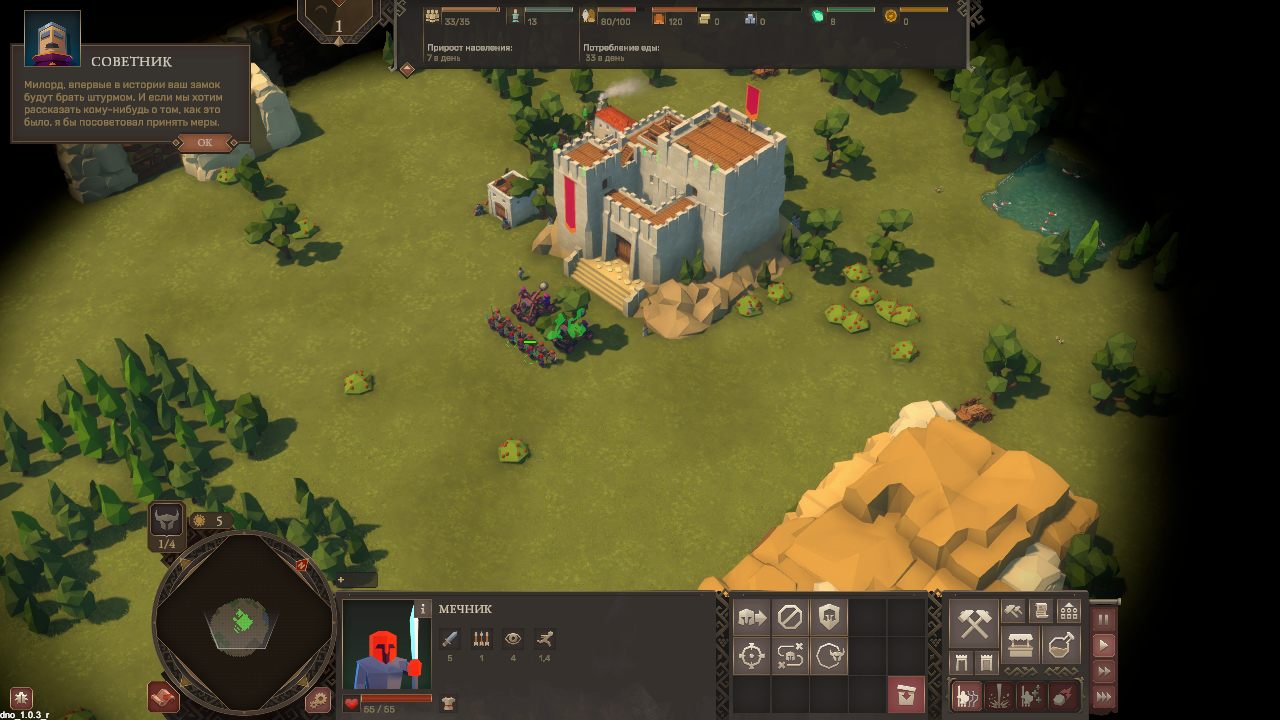
Task: Issue the move command with helmet arrow
Action: coord(751,617)
